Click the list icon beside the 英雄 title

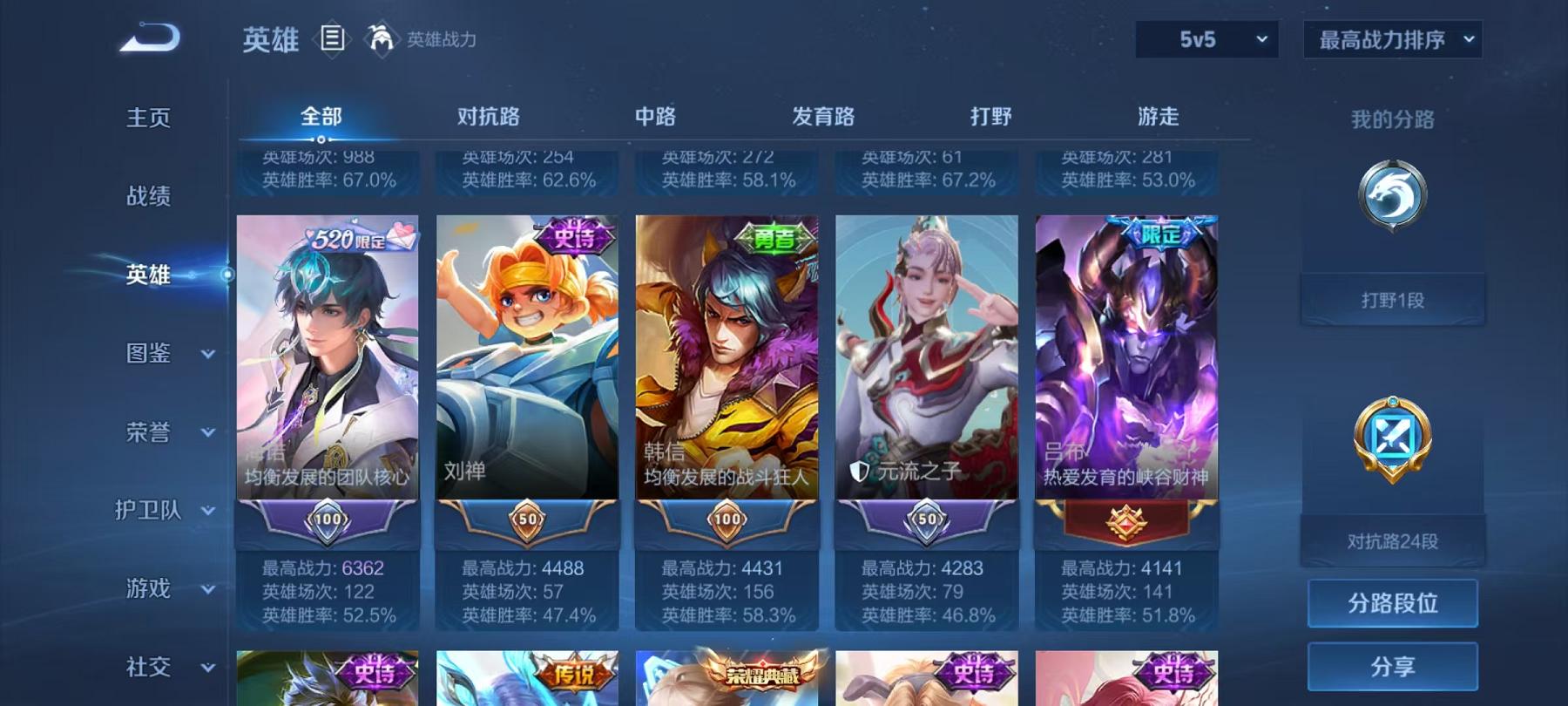(332, 38)
